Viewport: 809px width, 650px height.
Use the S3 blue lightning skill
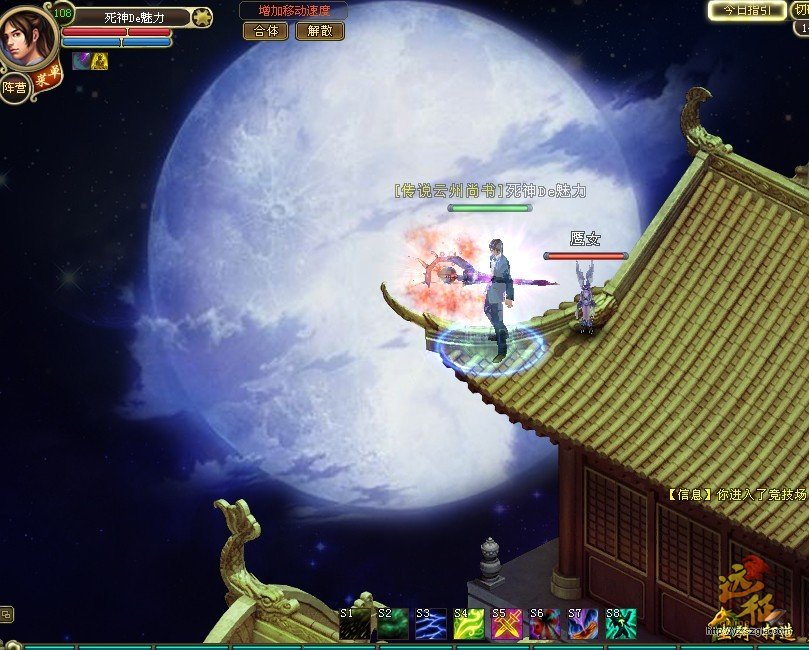[x=430, y=624]
